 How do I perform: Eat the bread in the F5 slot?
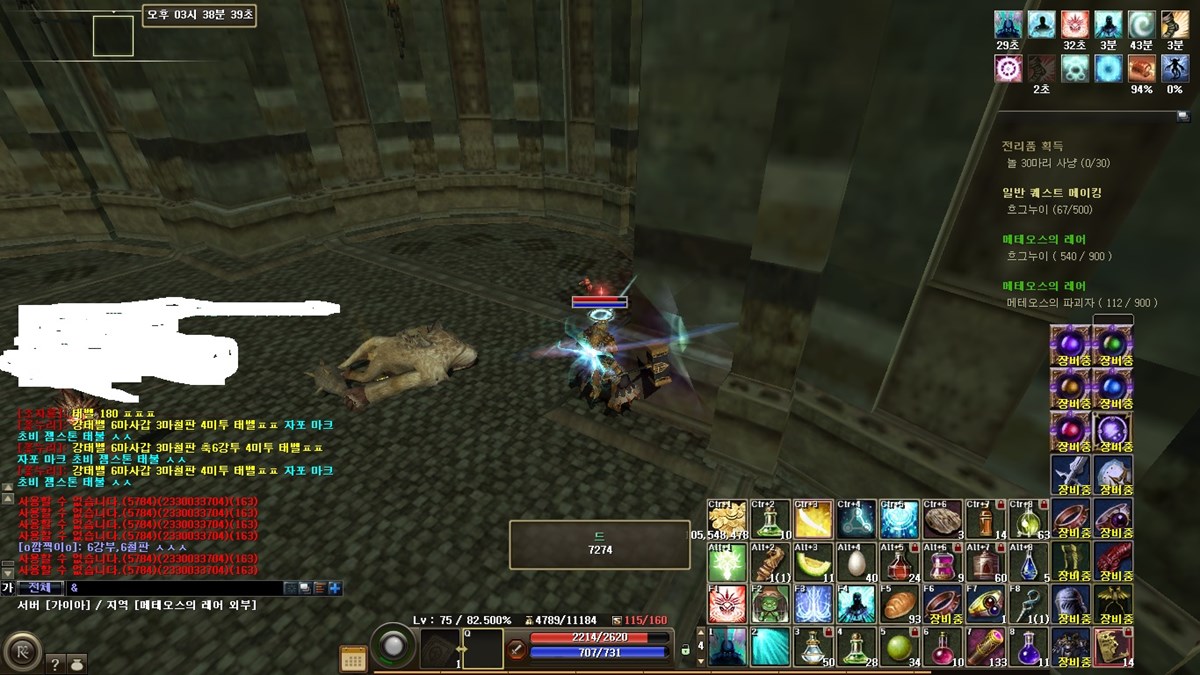pos(899,605)
